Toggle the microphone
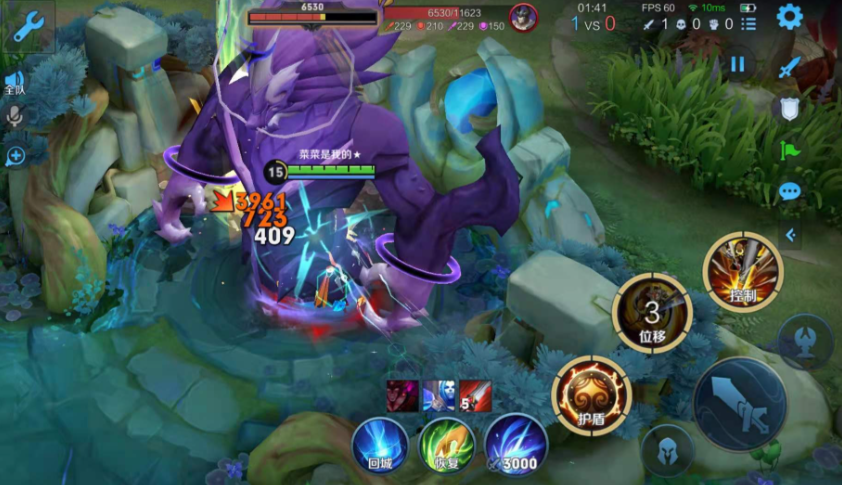 tap(15, 117)
